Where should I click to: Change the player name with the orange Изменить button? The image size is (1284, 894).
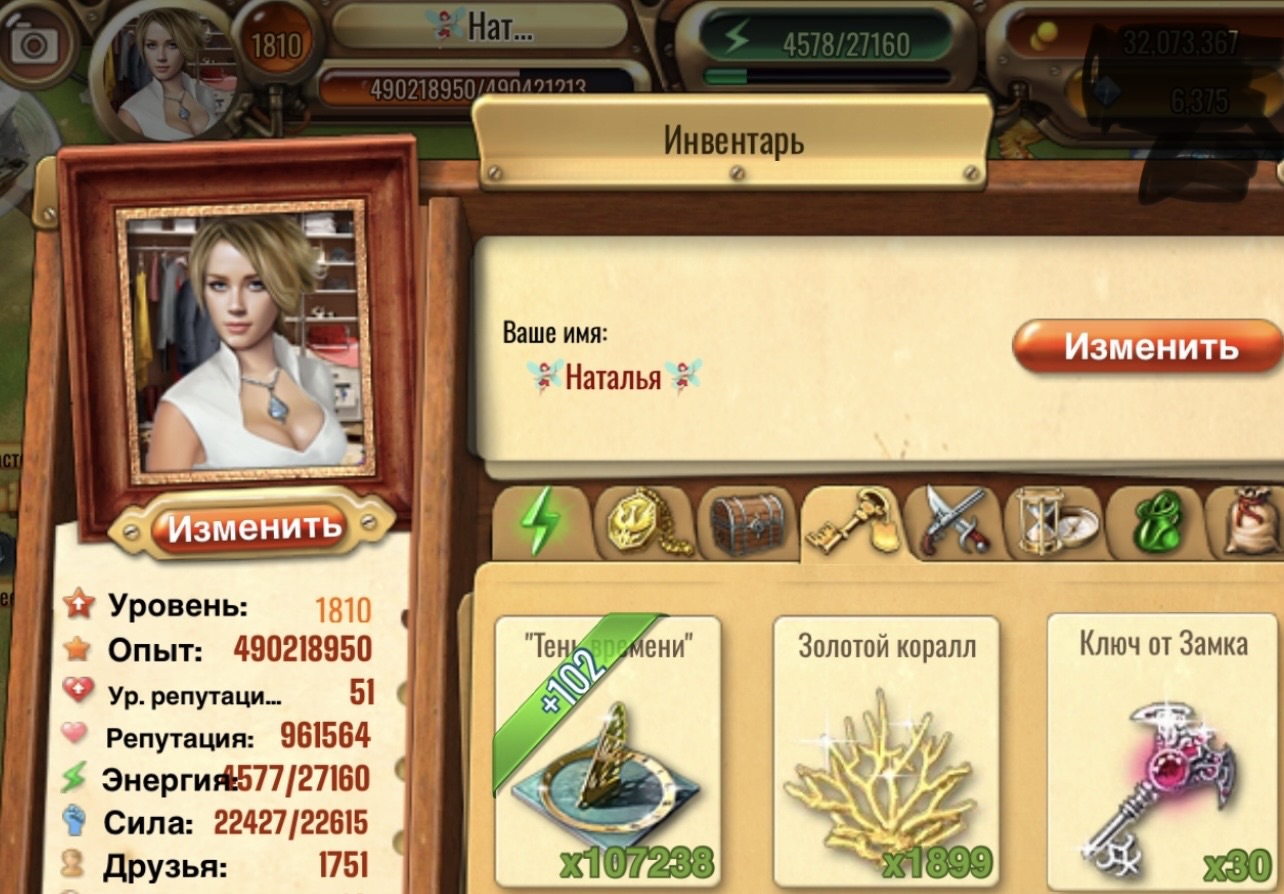coord(1148,347)
